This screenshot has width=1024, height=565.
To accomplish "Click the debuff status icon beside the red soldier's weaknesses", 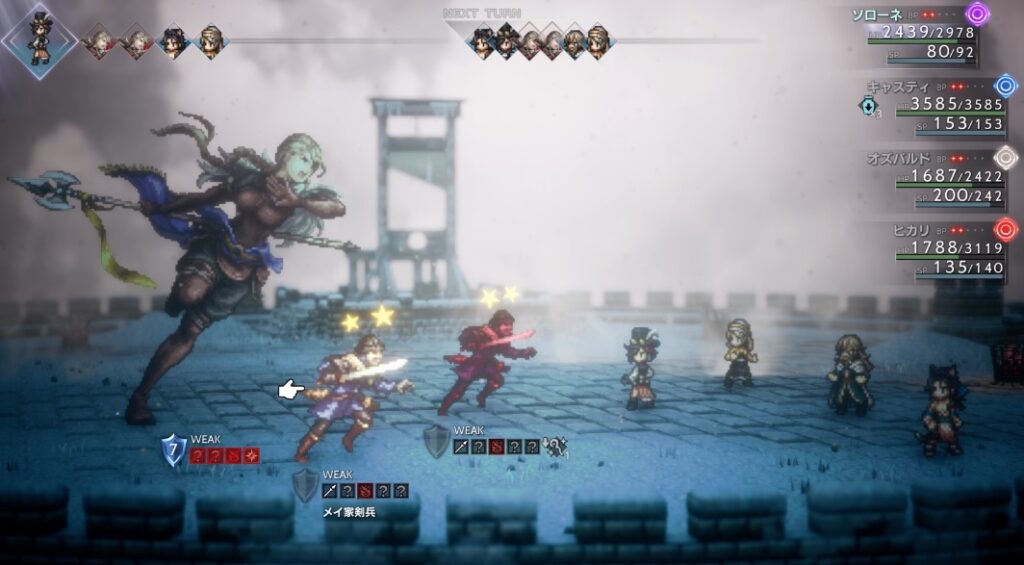I will 553,447.
